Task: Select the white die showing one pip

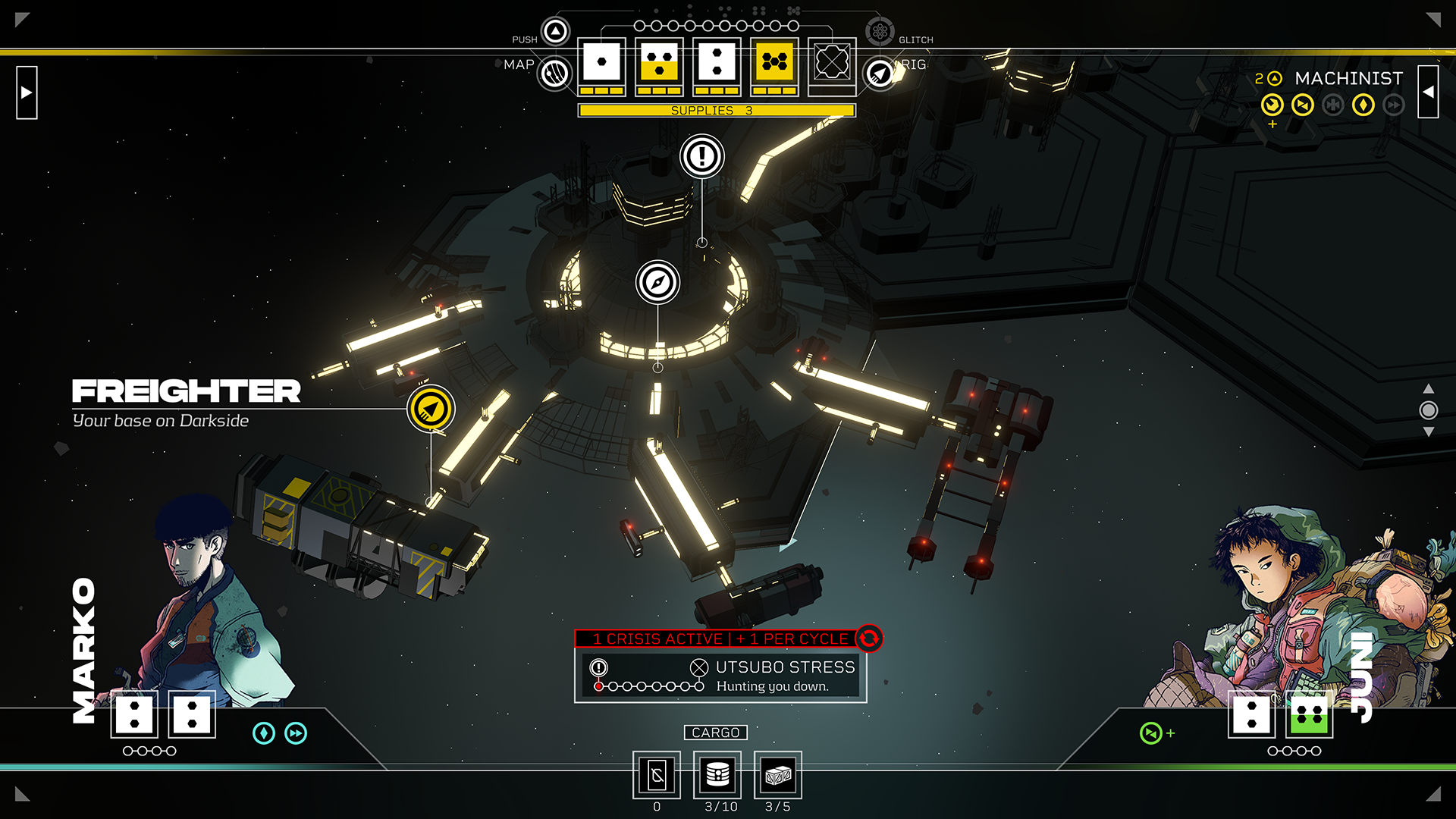Action: (602, 62)
